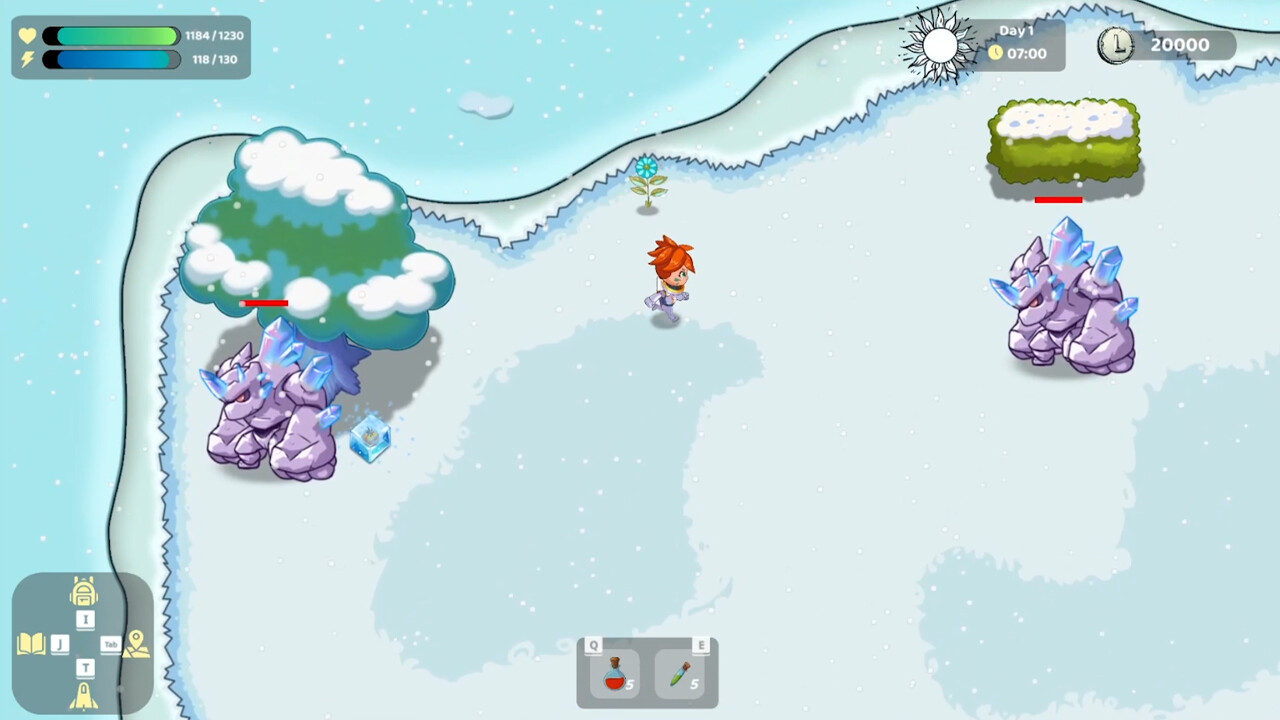Click the sun weather icon at the top
The width and height of the screenshot is (1280, 720).
[938, 44]
